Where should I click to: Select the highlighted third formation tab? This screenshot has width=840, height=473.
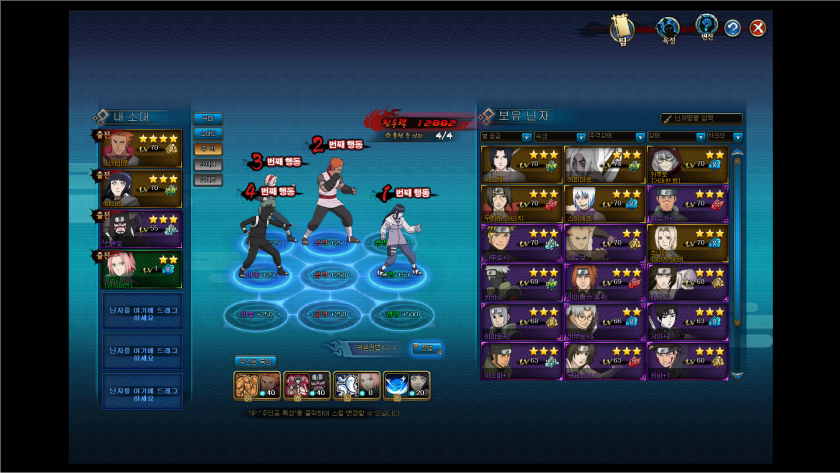207,148
